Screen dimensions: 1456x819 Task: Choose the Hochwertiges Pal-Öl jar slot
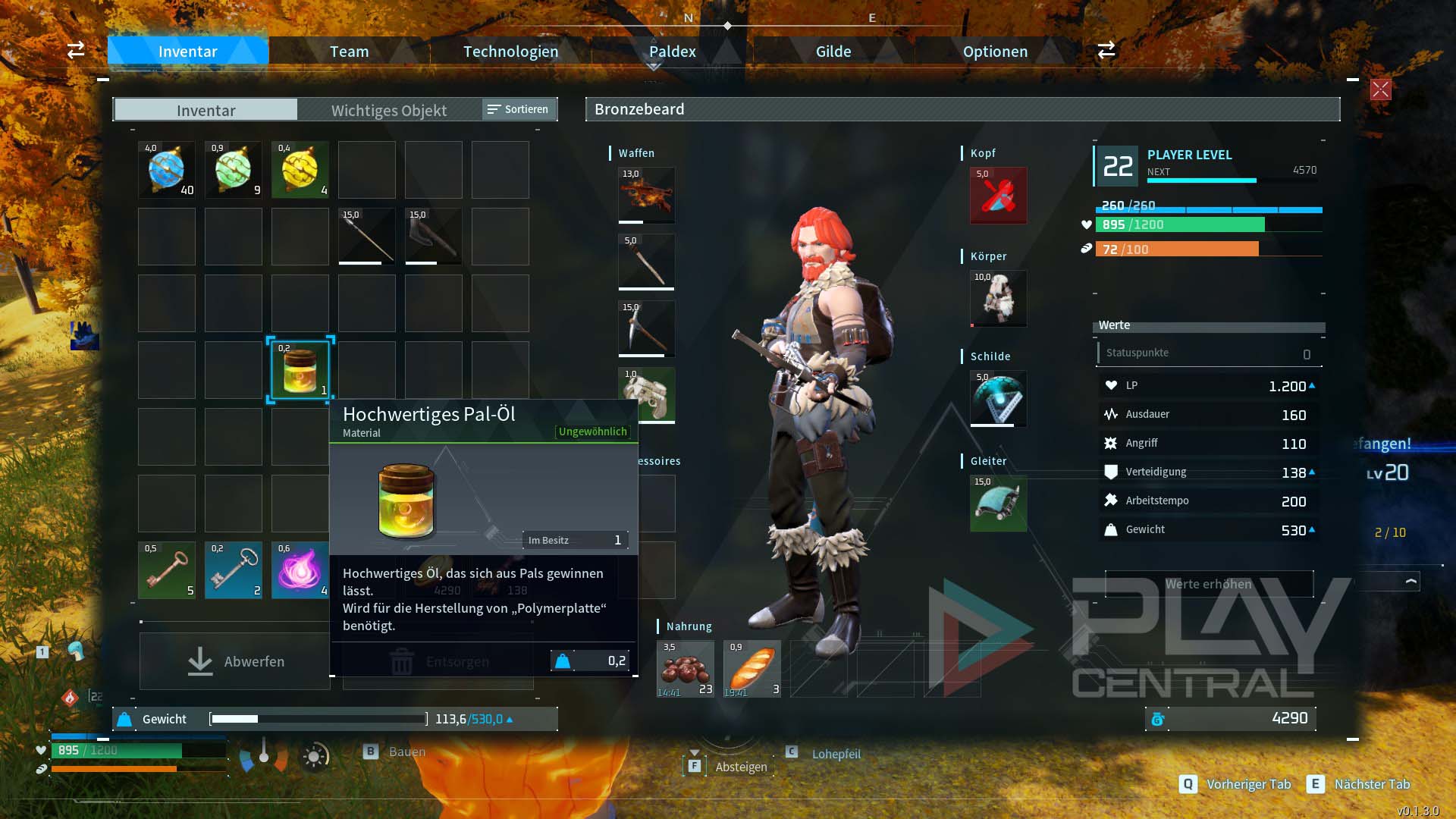[x=300, y=370]
